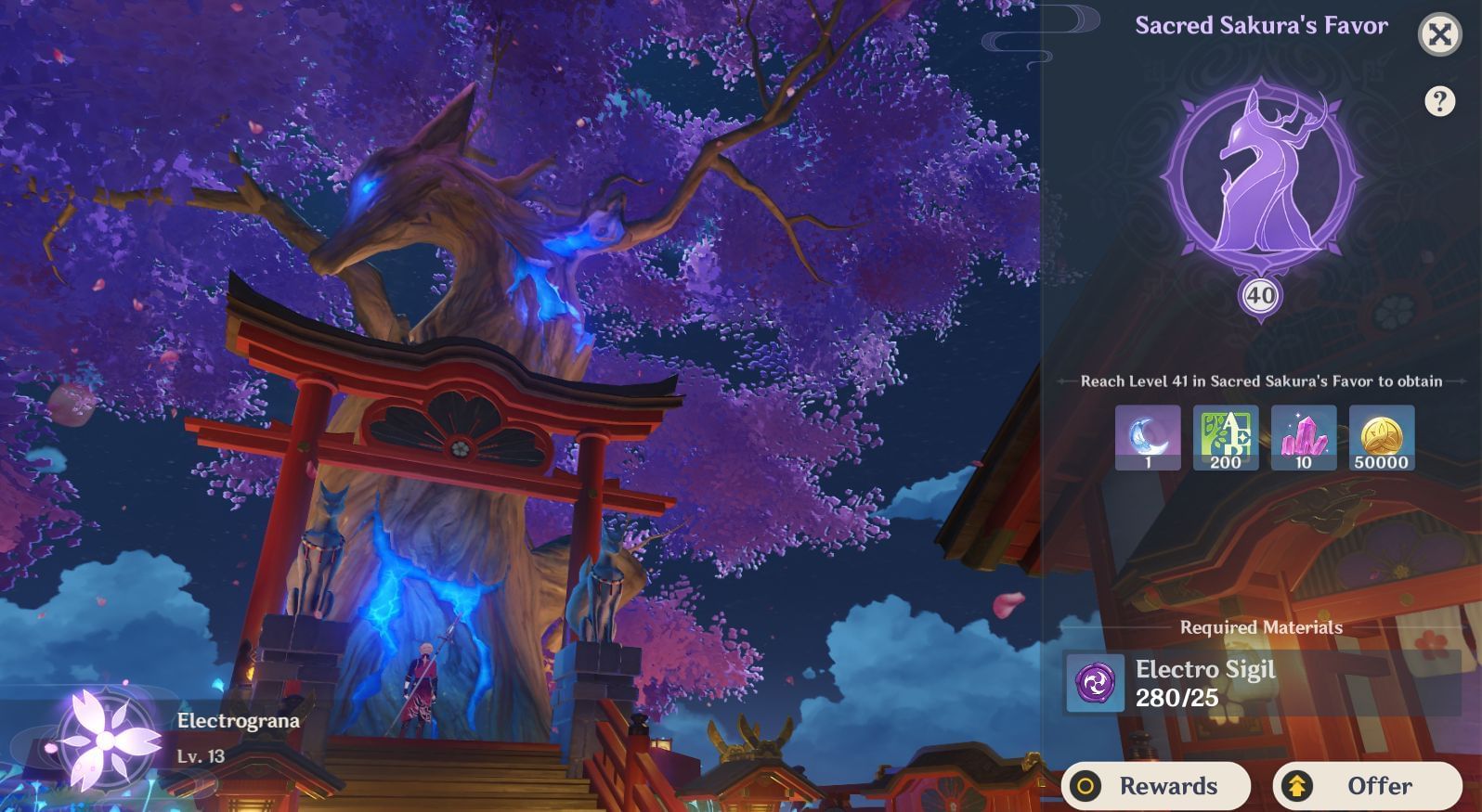Click the Required Materials header
The width and height of the screenshot is (1482, 812).
coord(1263,625)
